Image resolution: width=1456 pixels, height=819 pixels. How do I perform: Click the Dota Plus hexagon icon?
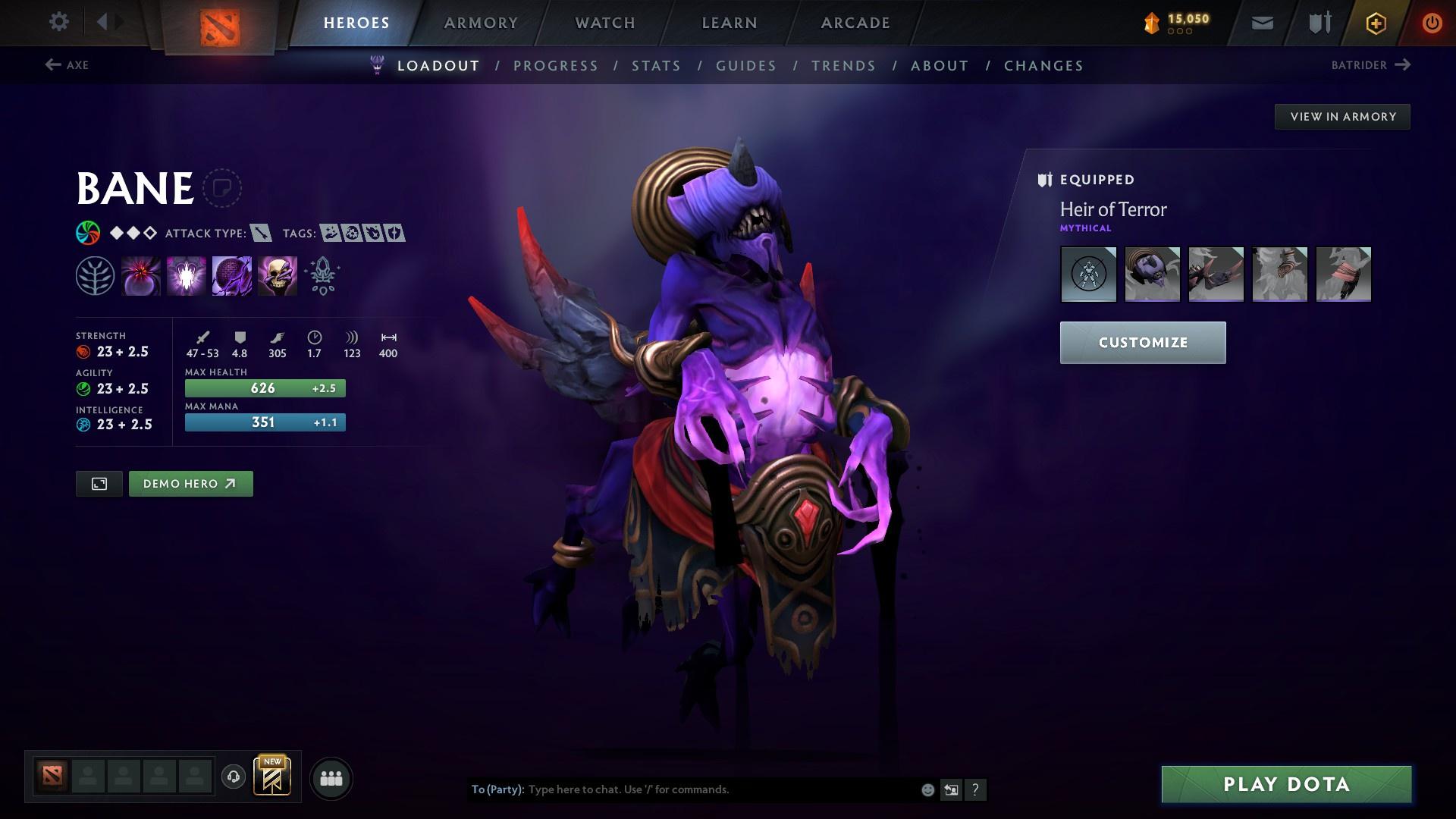tap(1375, 22)
